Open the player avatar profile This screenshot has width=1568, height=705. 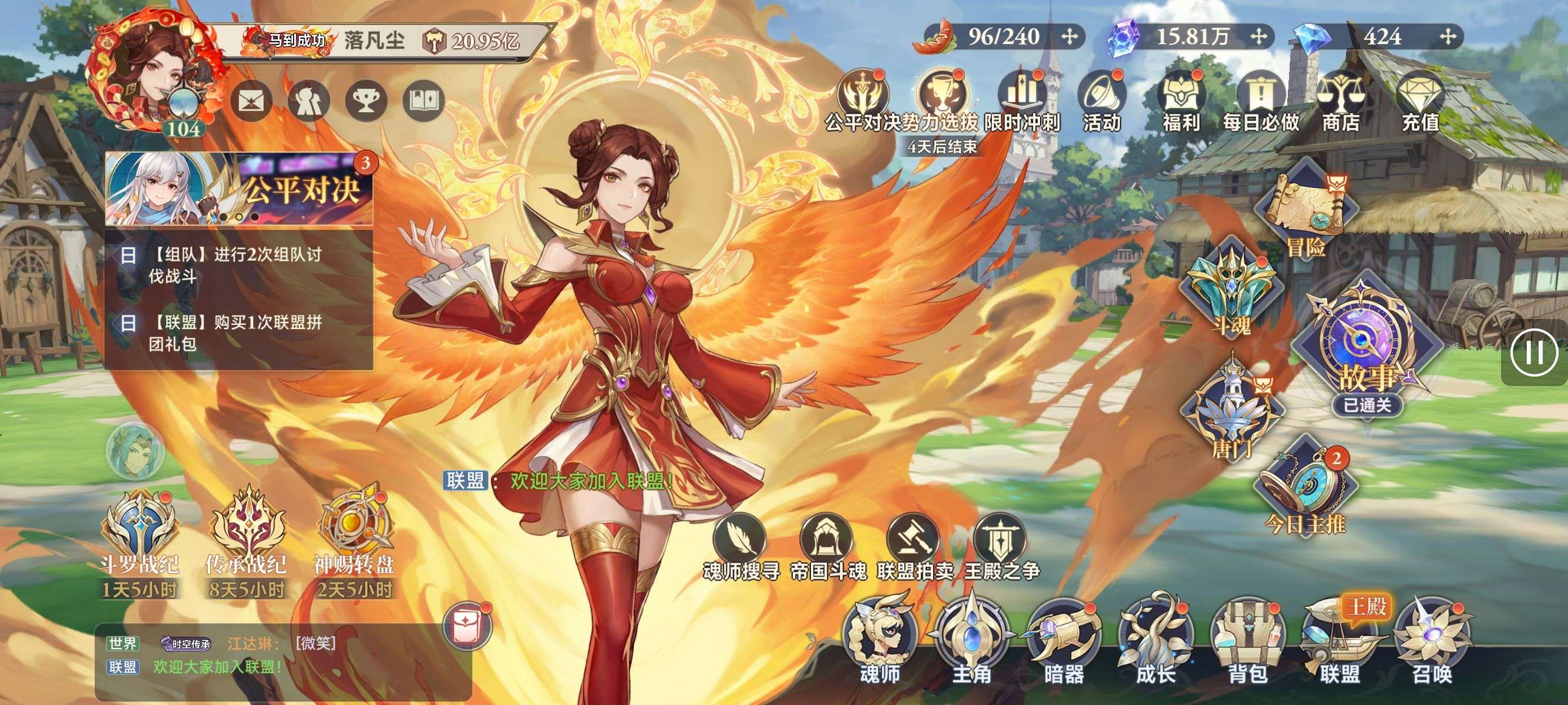(152, 73)
